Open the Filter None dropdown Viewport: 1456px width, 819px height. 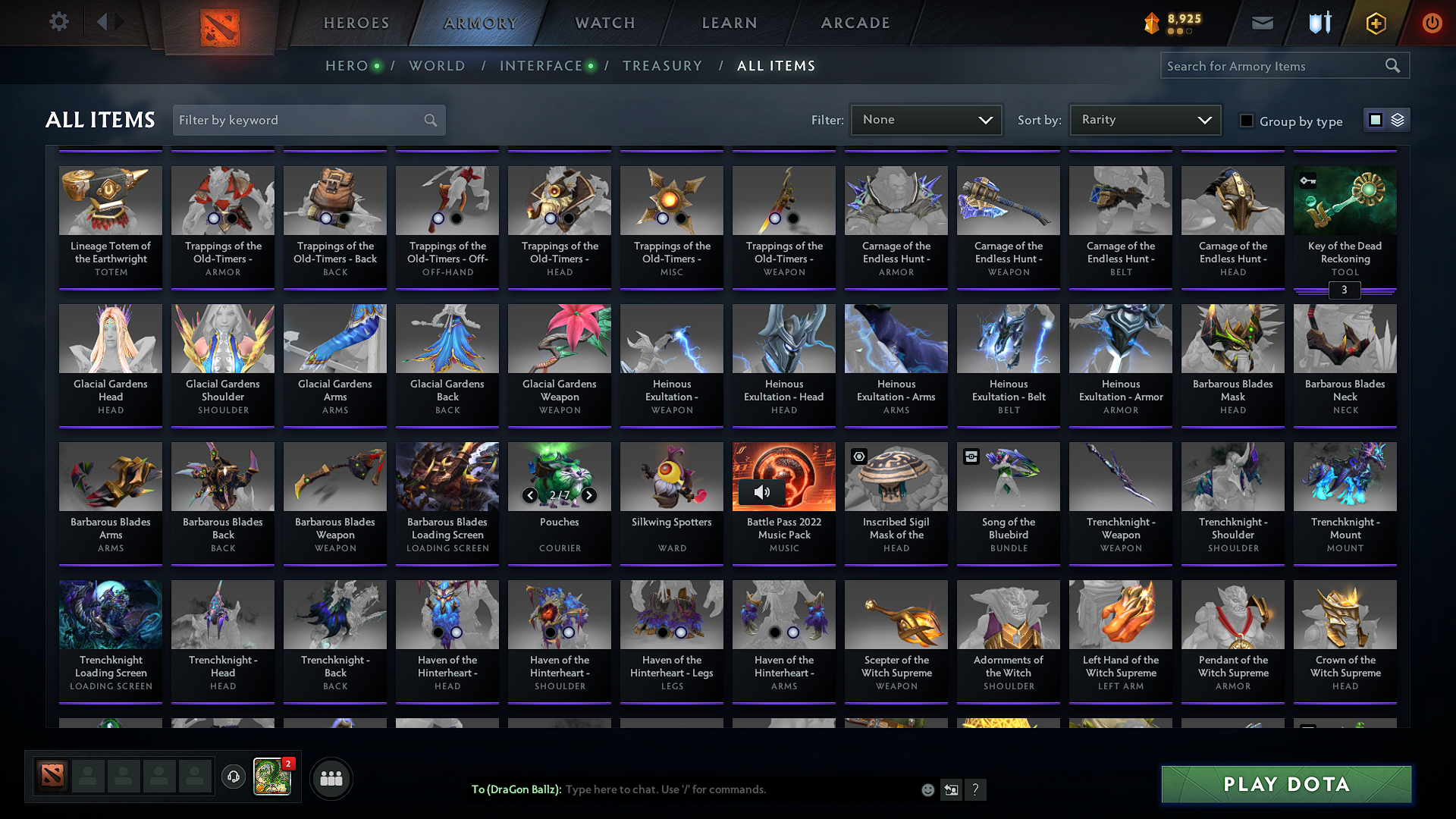click(925, 120)
